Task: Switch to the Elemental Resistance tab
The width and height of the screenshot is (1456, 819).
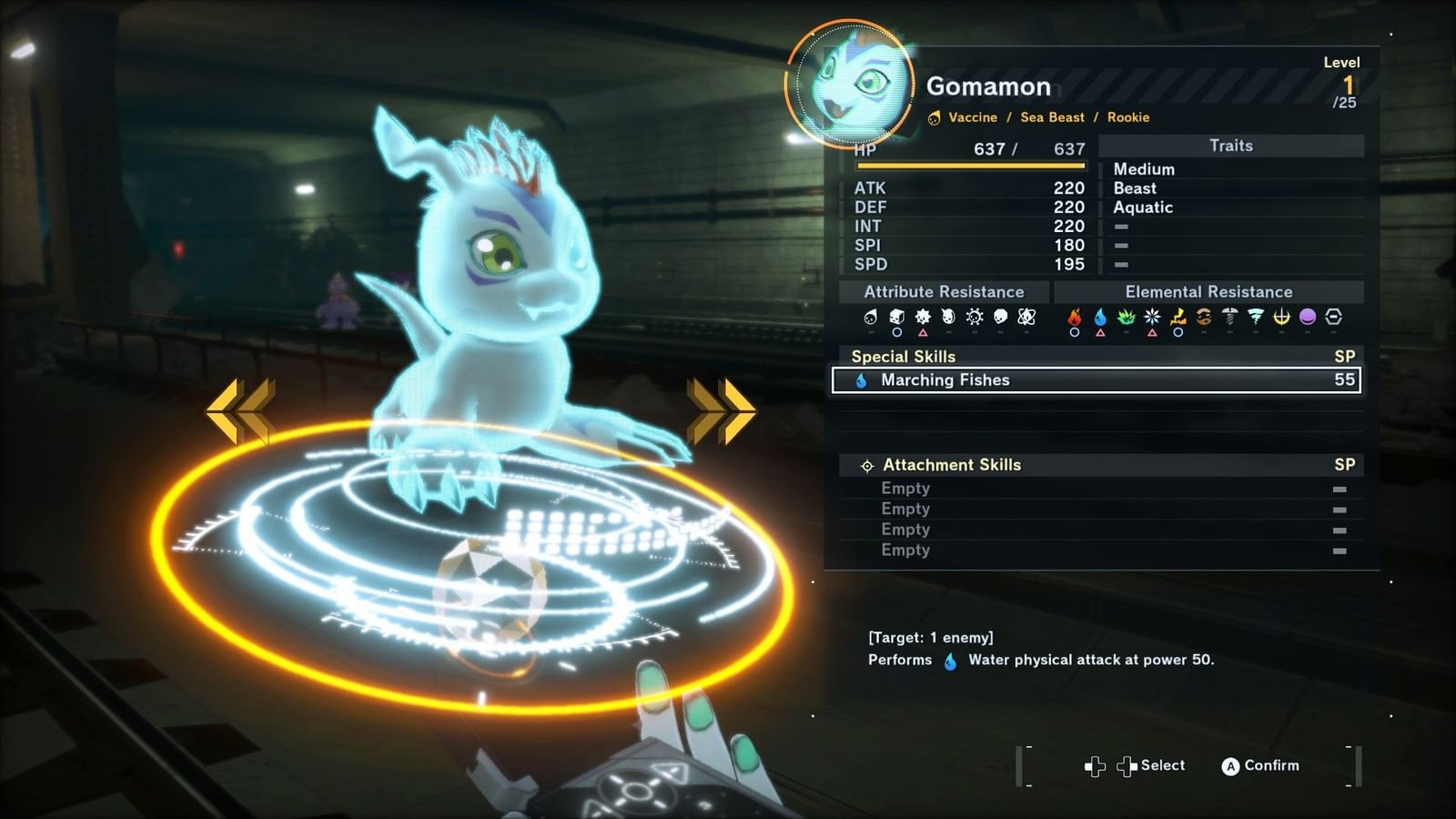Action: pos(1208,292)
